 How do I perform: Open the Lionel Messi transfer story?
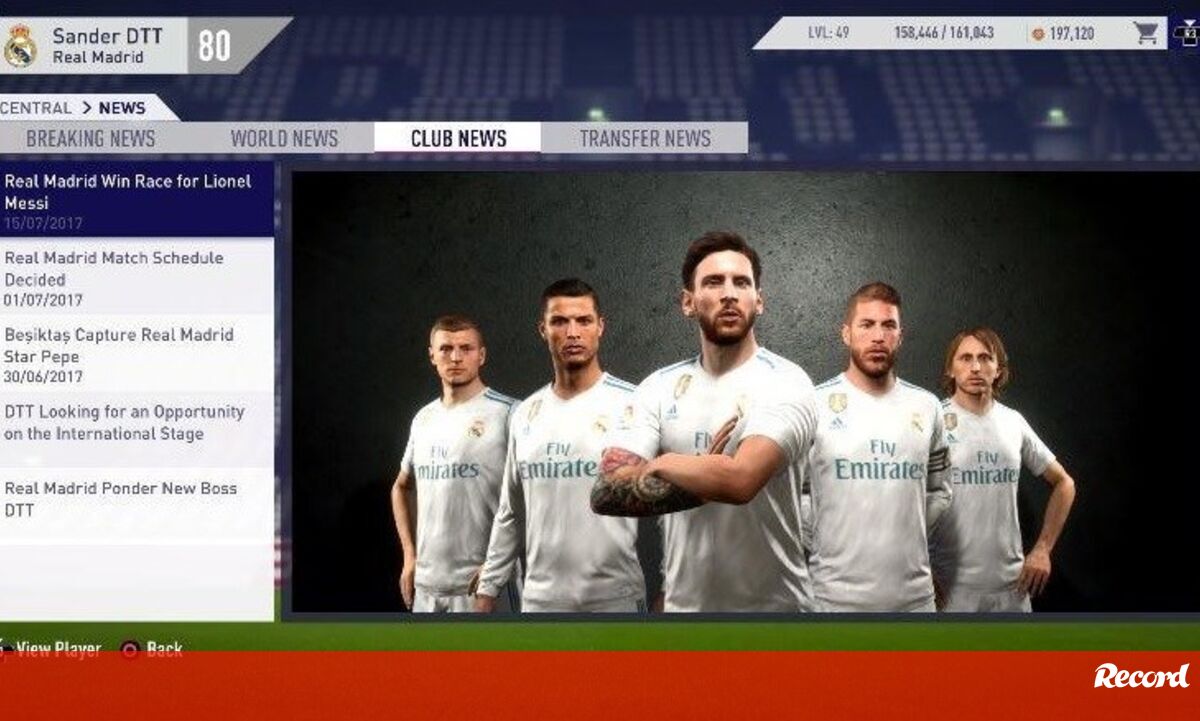click(137, 199)
